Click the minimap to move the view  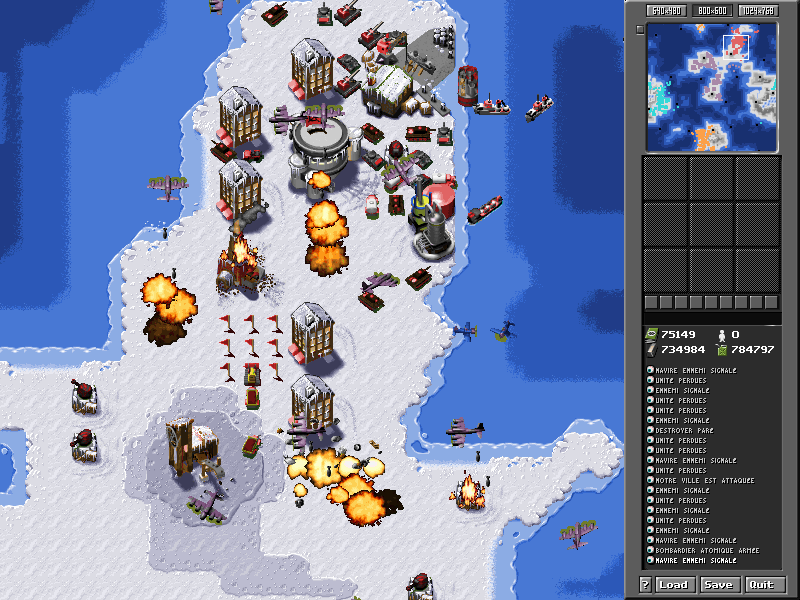(x=711, y=86)
